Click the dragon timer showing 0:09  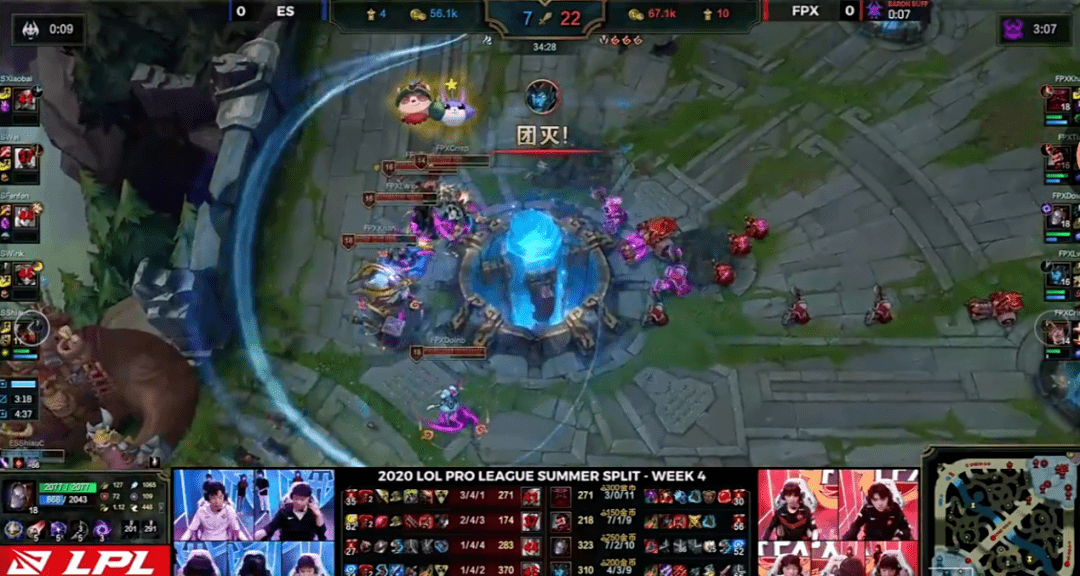pos(49,29)
